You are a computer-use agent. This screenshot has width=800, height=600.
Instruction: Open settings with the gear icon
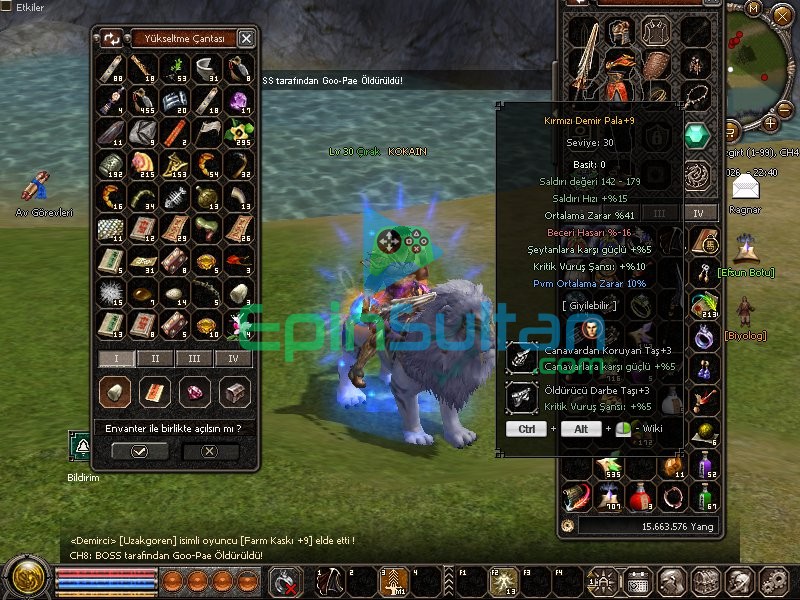(x=772, y=580)
